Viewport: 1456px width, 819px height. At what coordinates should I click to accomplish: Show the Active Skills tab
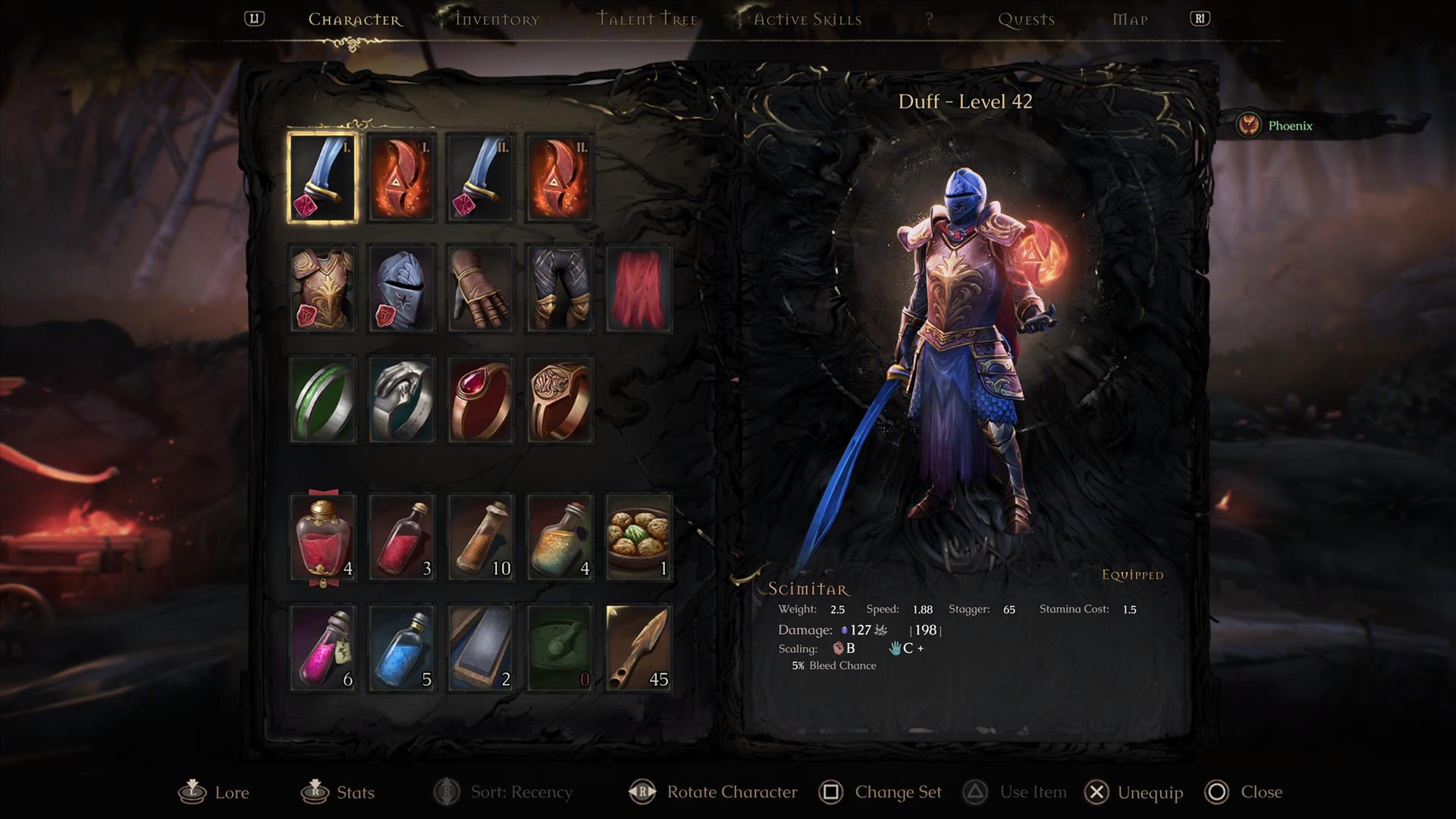[x=807, y=20]
